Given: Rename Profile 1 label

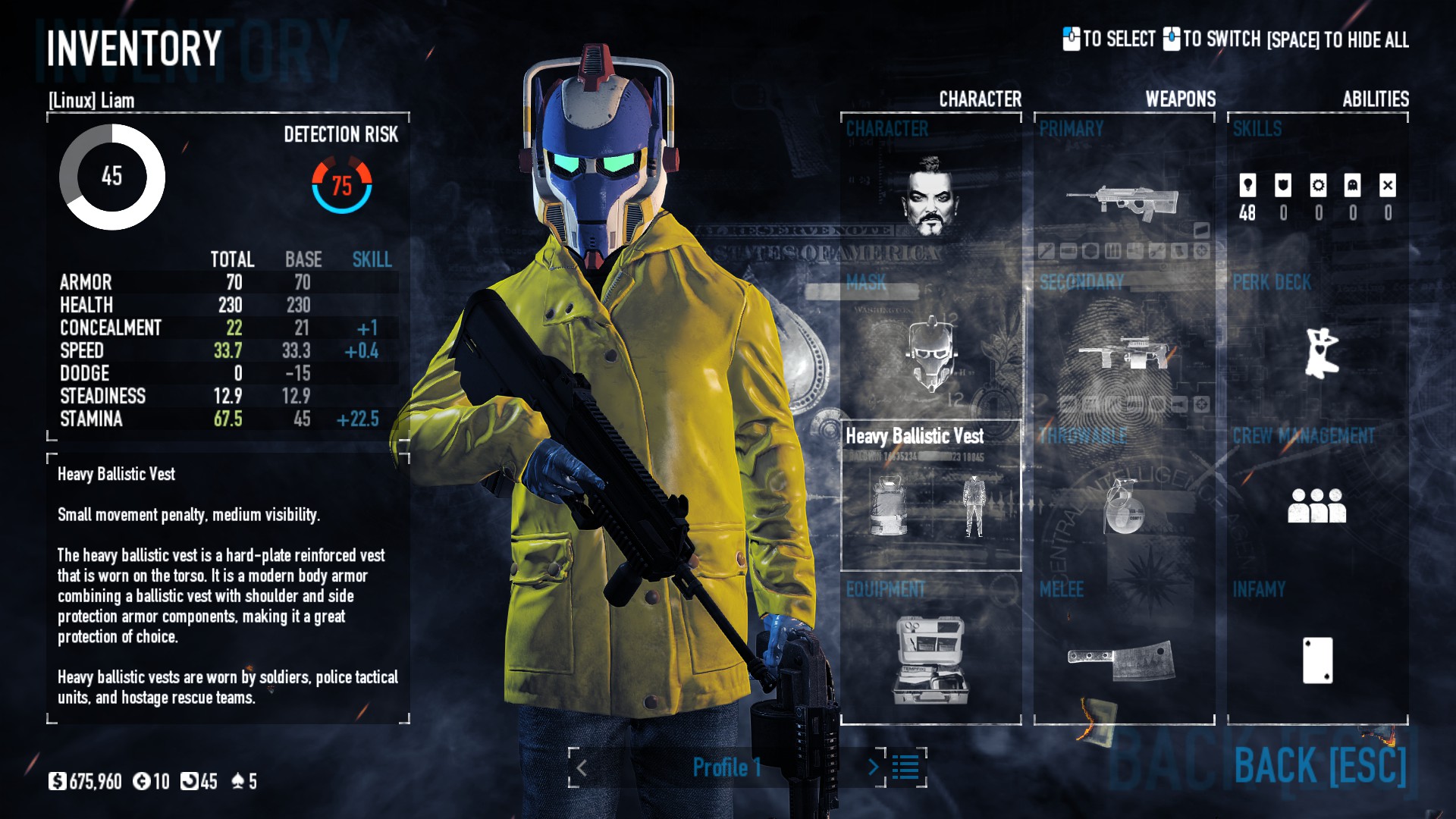Looking at the screenshot, I should pos(726,767).
